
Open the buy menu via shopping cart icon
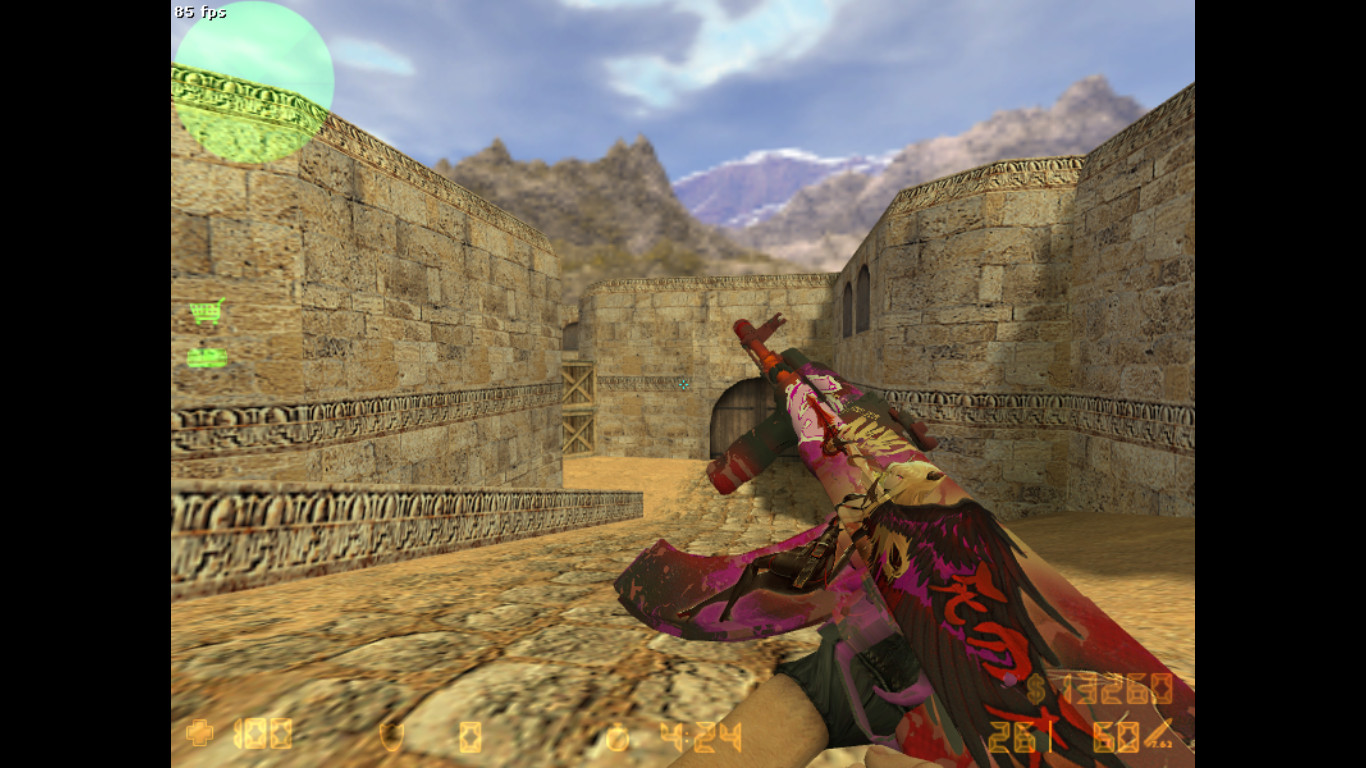[x=207, y=311]
